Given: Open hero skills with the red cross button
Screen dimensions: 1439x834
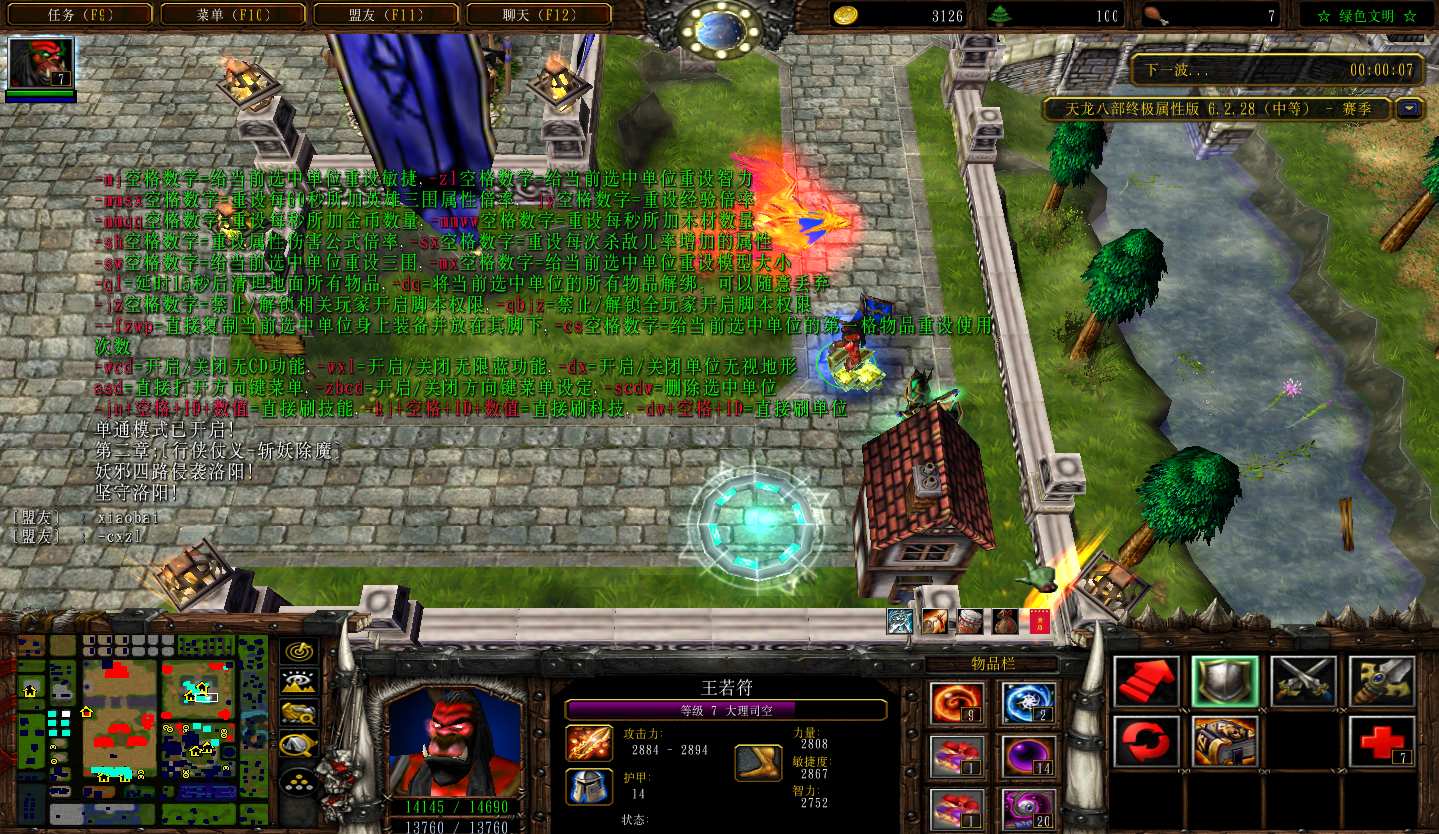Looking at the screenshot, I should coord(1382,741).
